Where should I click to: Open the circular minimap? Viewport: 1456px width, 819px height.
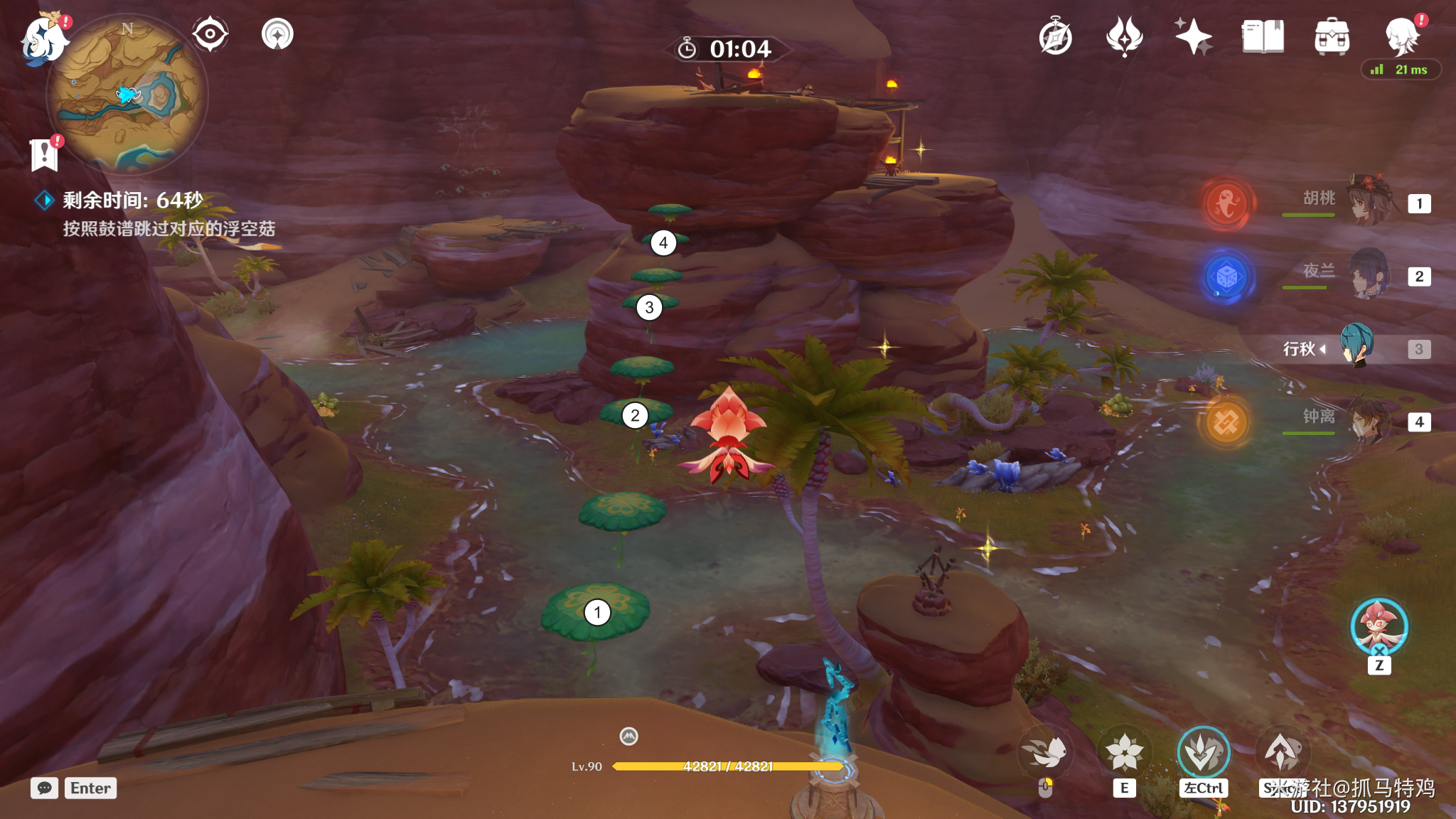(128, 96)
